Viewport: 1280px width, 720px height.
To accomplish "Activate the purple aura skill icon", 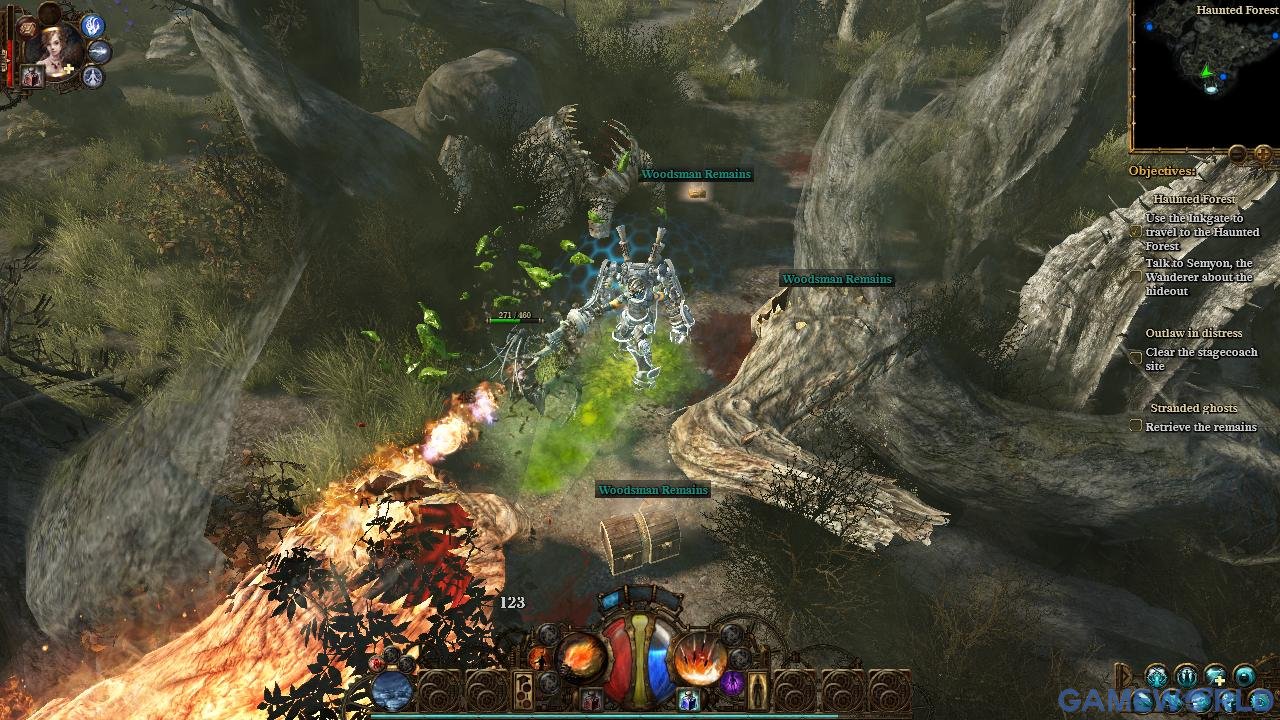I will pos(732,683).
